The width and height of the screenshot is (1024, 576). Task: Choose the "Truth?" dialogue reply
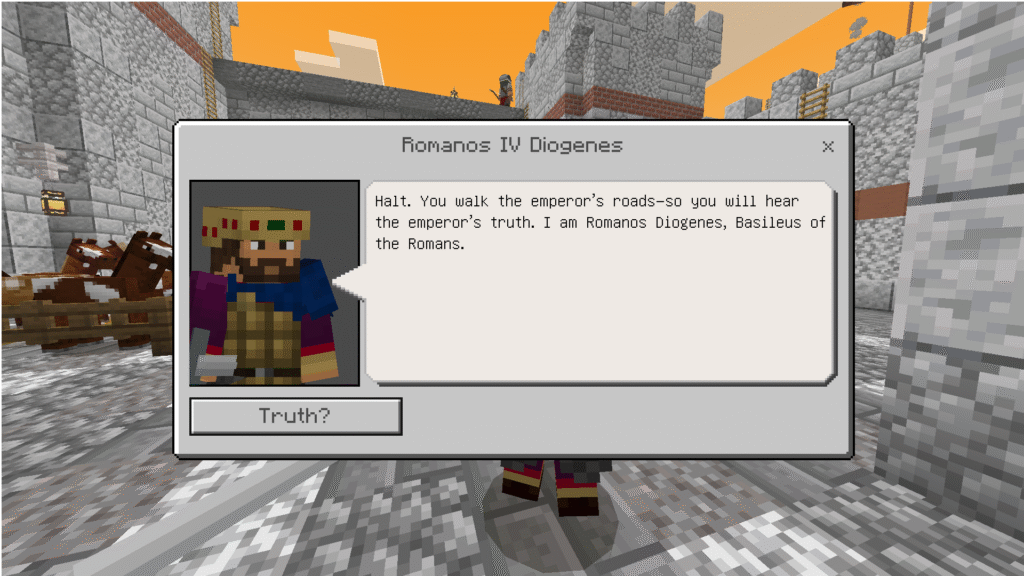(x=296, y=416)
